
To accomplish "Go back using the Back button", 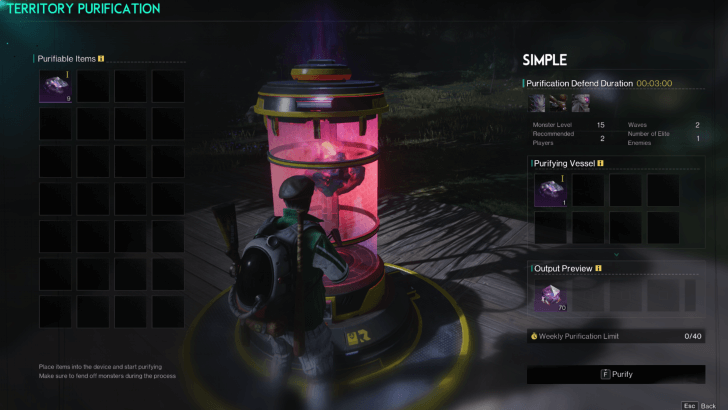I will (x=699, y=405).
